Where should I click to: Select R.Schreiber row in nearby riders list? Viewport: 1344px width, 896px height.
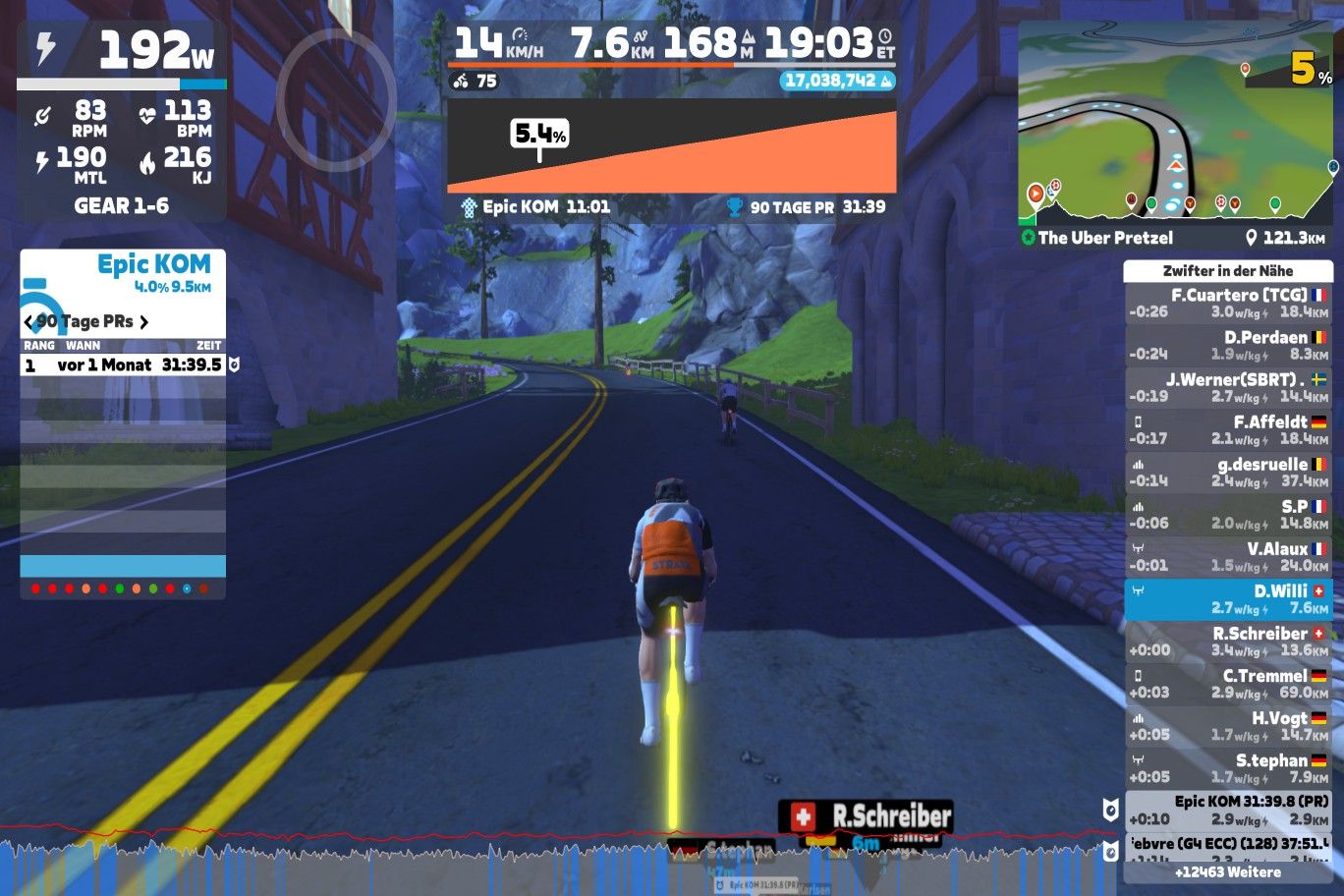1228,641
